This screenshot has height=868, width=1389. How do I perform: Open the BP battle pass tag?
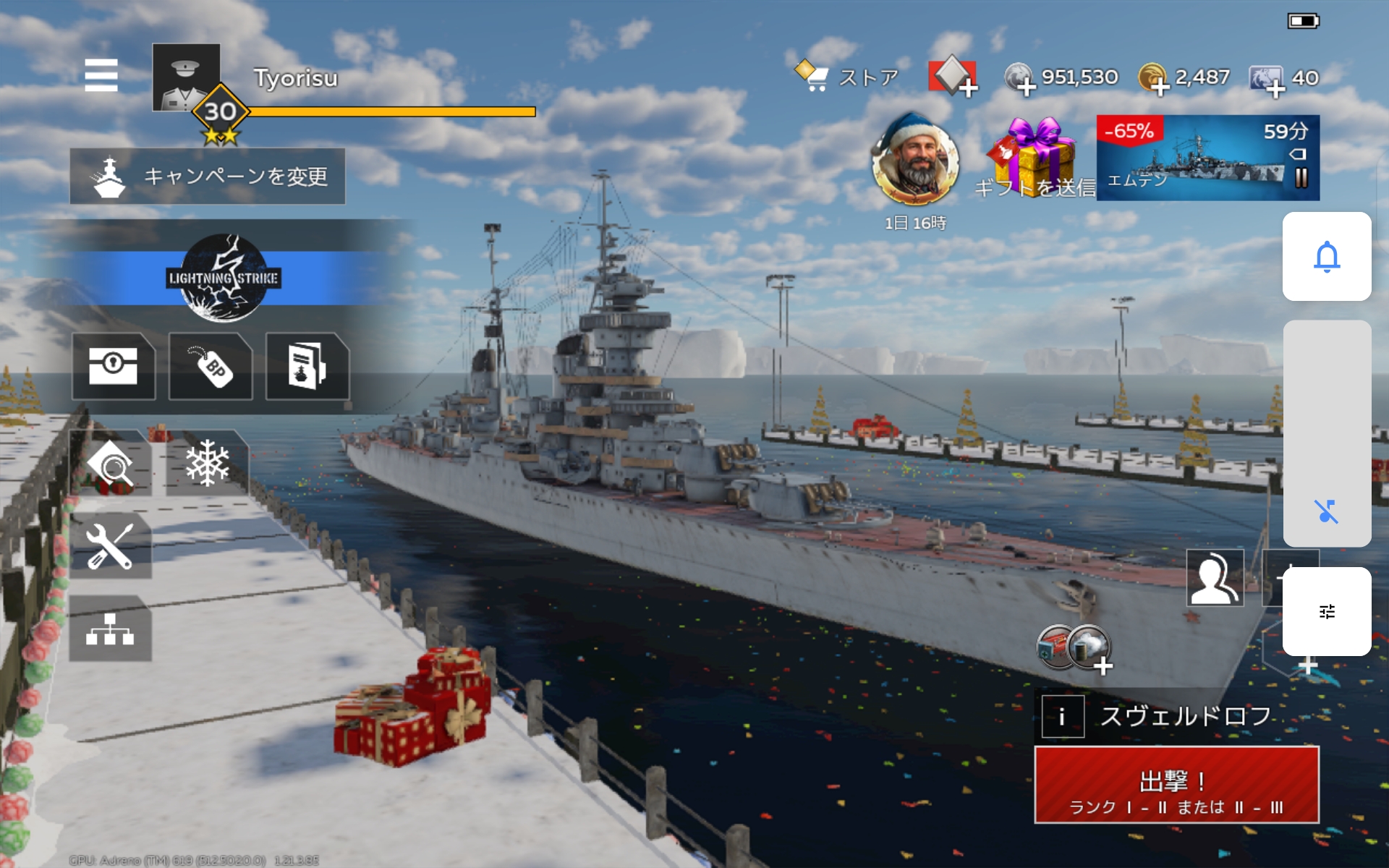coord(211,366)
